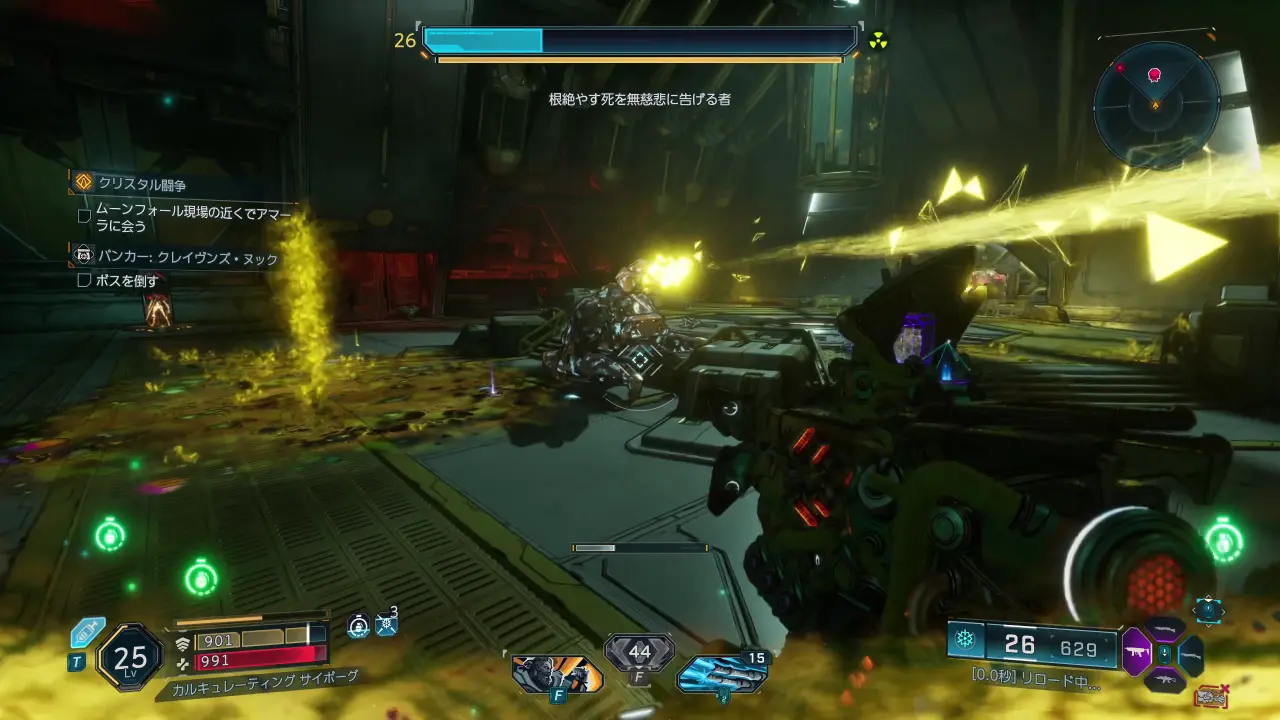The image size is (1280, 720).
Task: Click the red-framed icon with X mark
Action: [1211, 695]
